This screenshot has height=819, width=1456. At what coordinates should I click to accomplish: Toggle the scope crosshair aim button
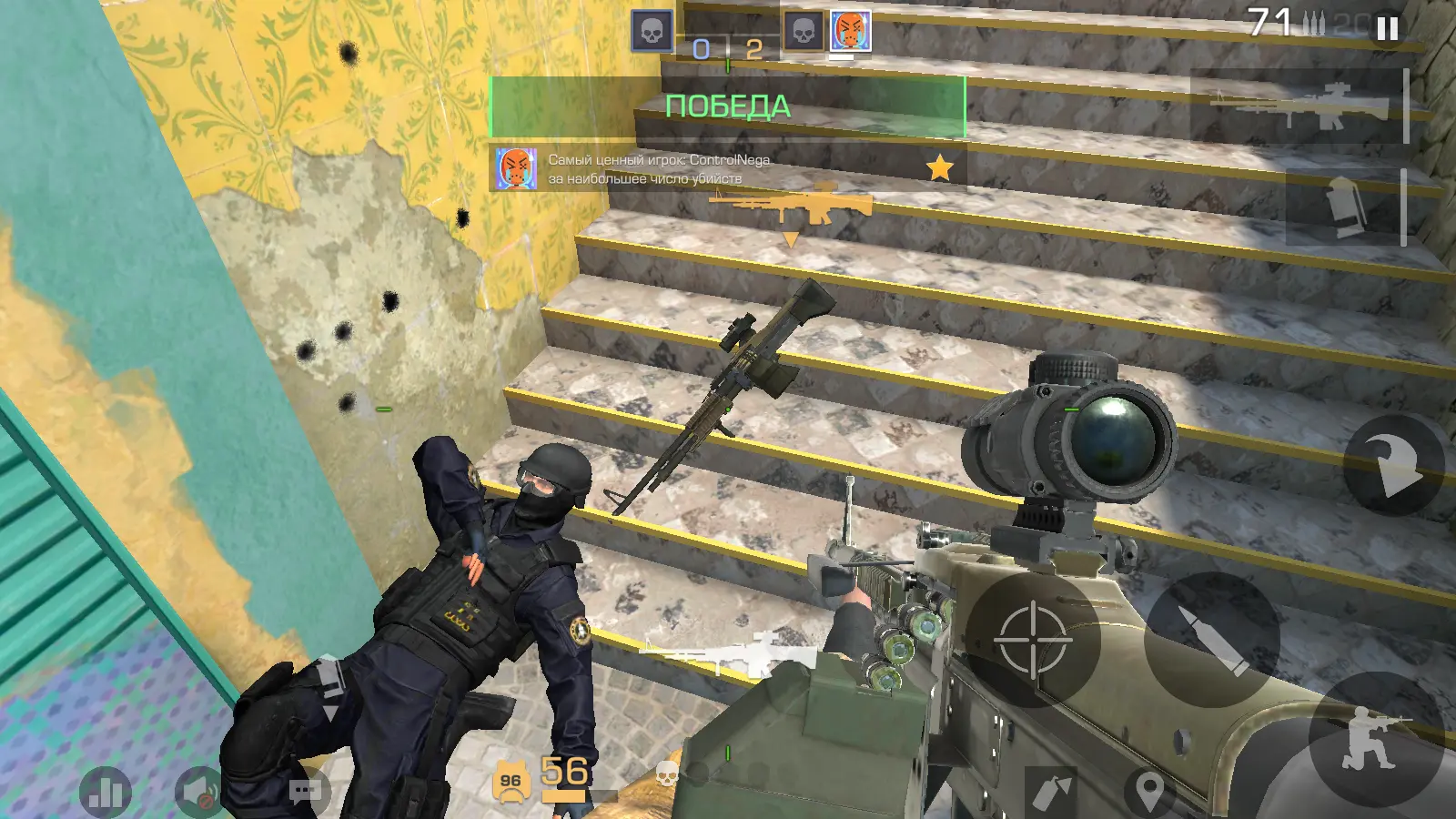pos(1033,639)
